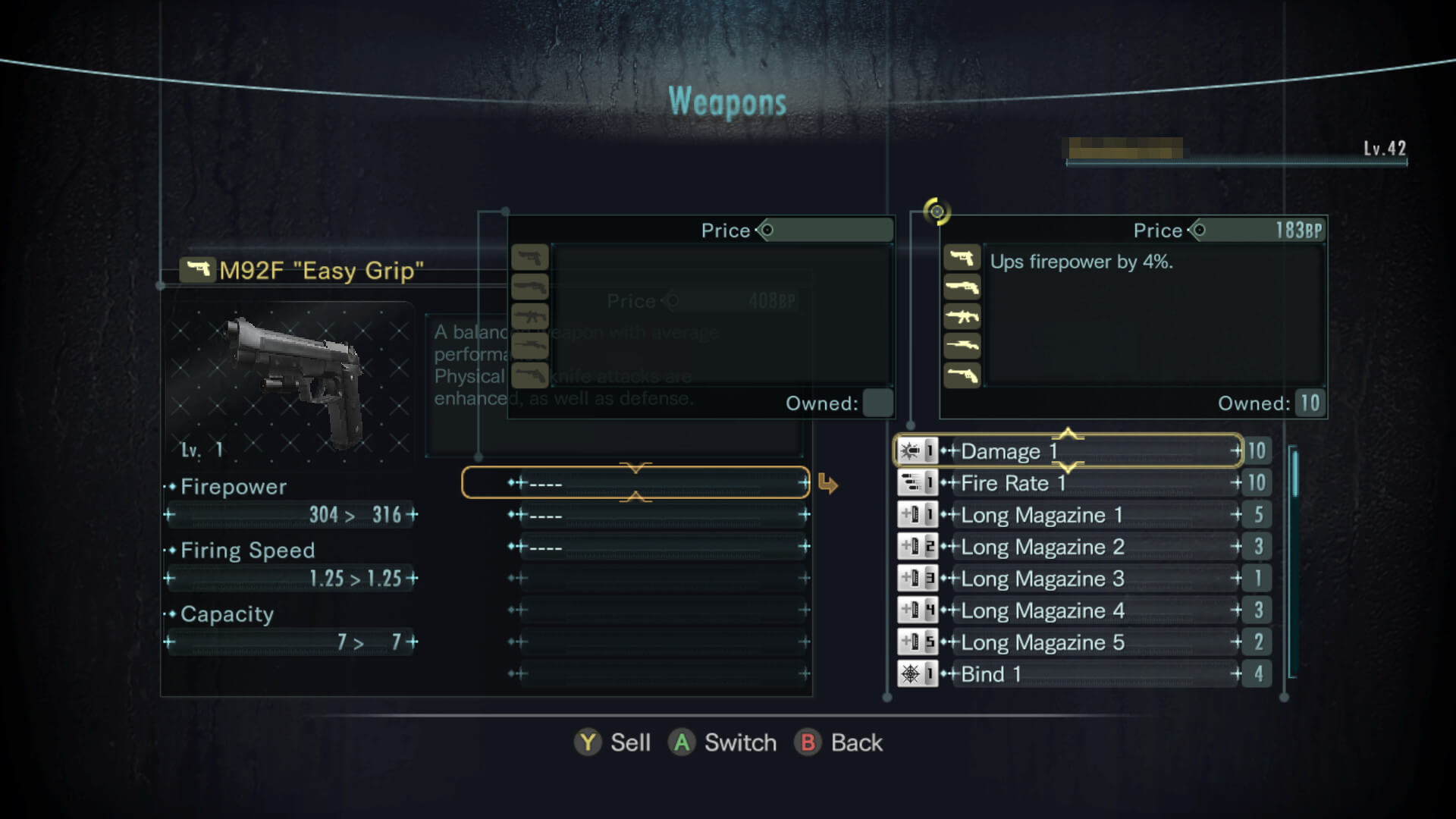Select the M92F "Easy Grip" weapon title
Viewport: 1456px width, 819px height.
pos(320,271)
